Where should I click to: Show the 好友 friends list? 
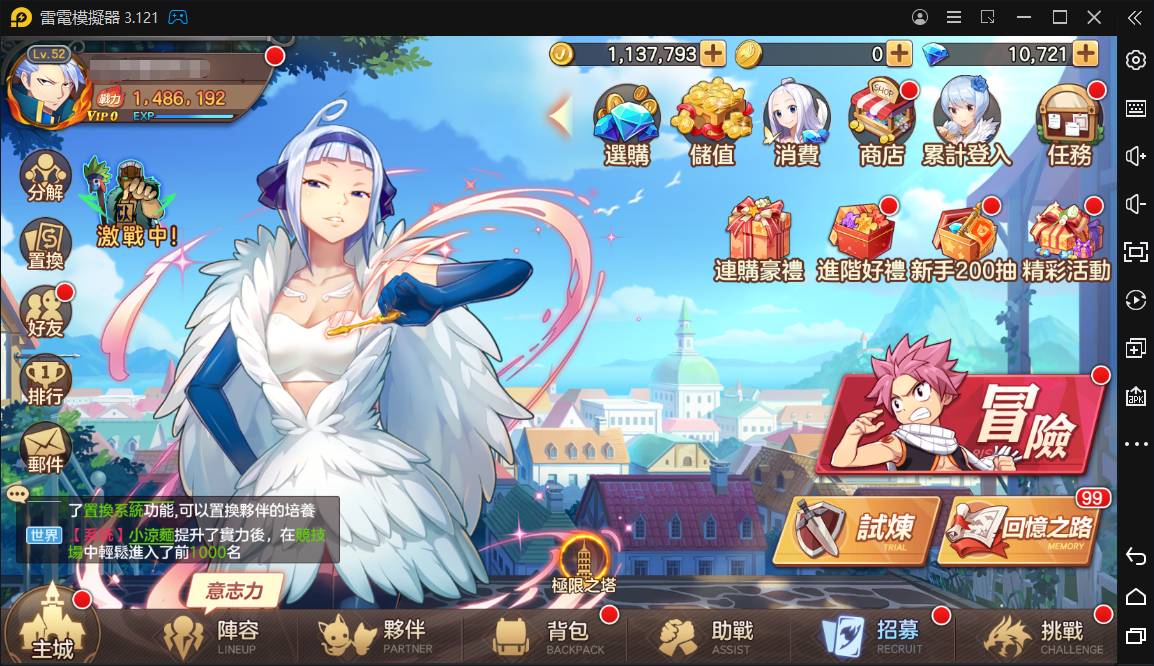point(45,312)
